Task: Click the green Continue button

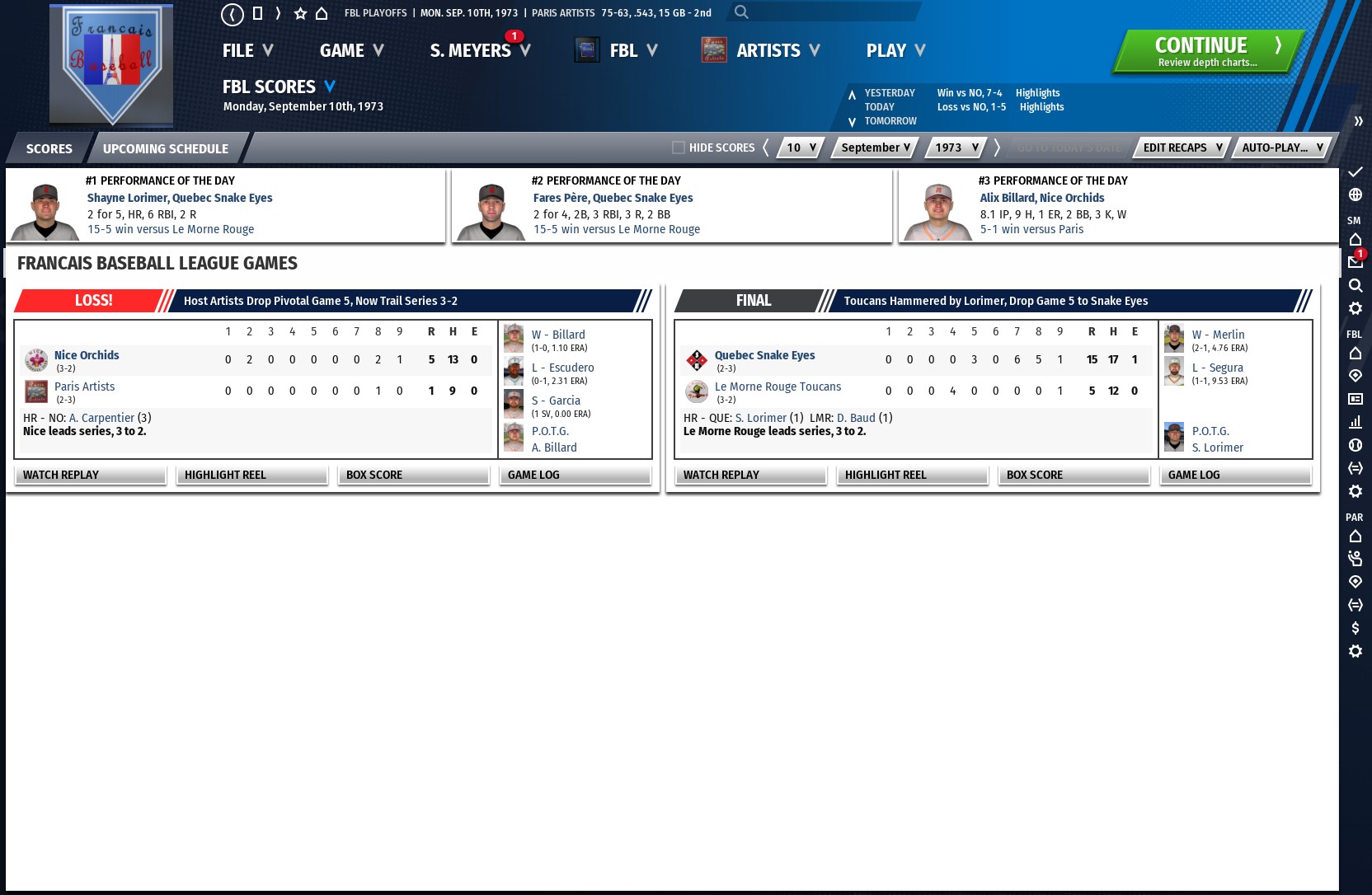Action: point(1208,51)
